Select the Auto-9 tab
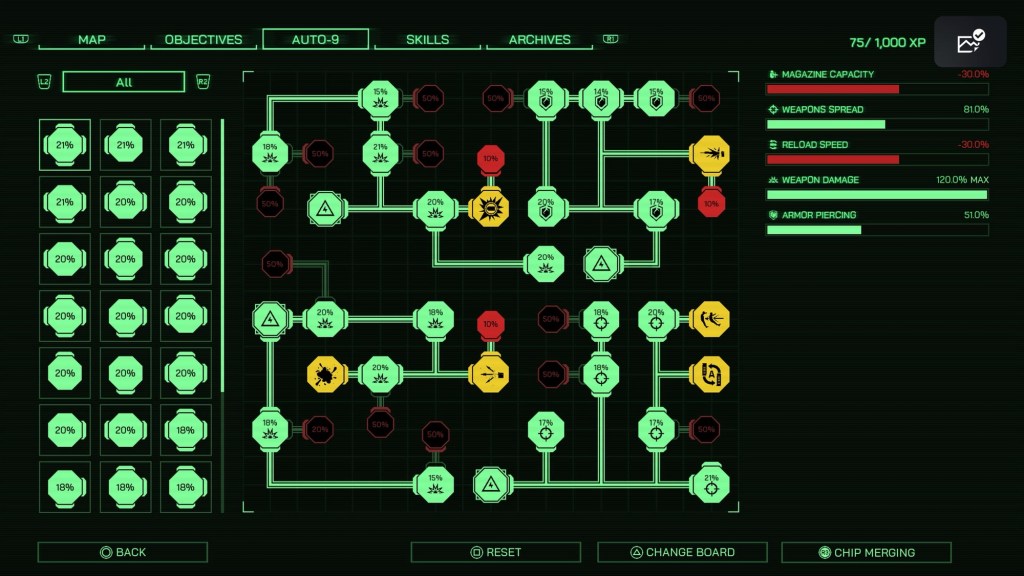 [315, 40]
